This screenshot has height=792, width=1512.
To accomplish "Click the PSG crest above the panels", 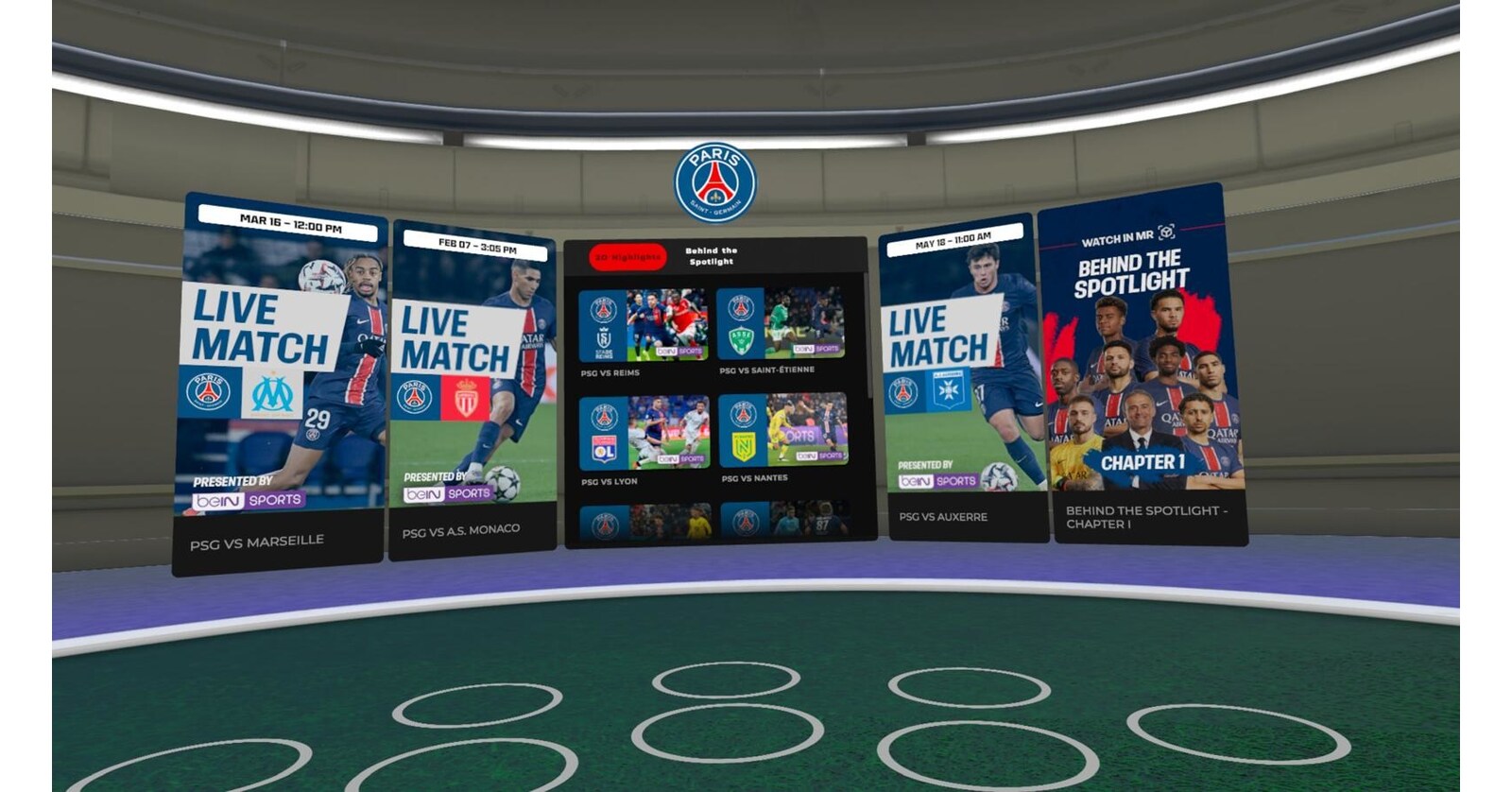I will pyautogui.click(x=715, y=180).
